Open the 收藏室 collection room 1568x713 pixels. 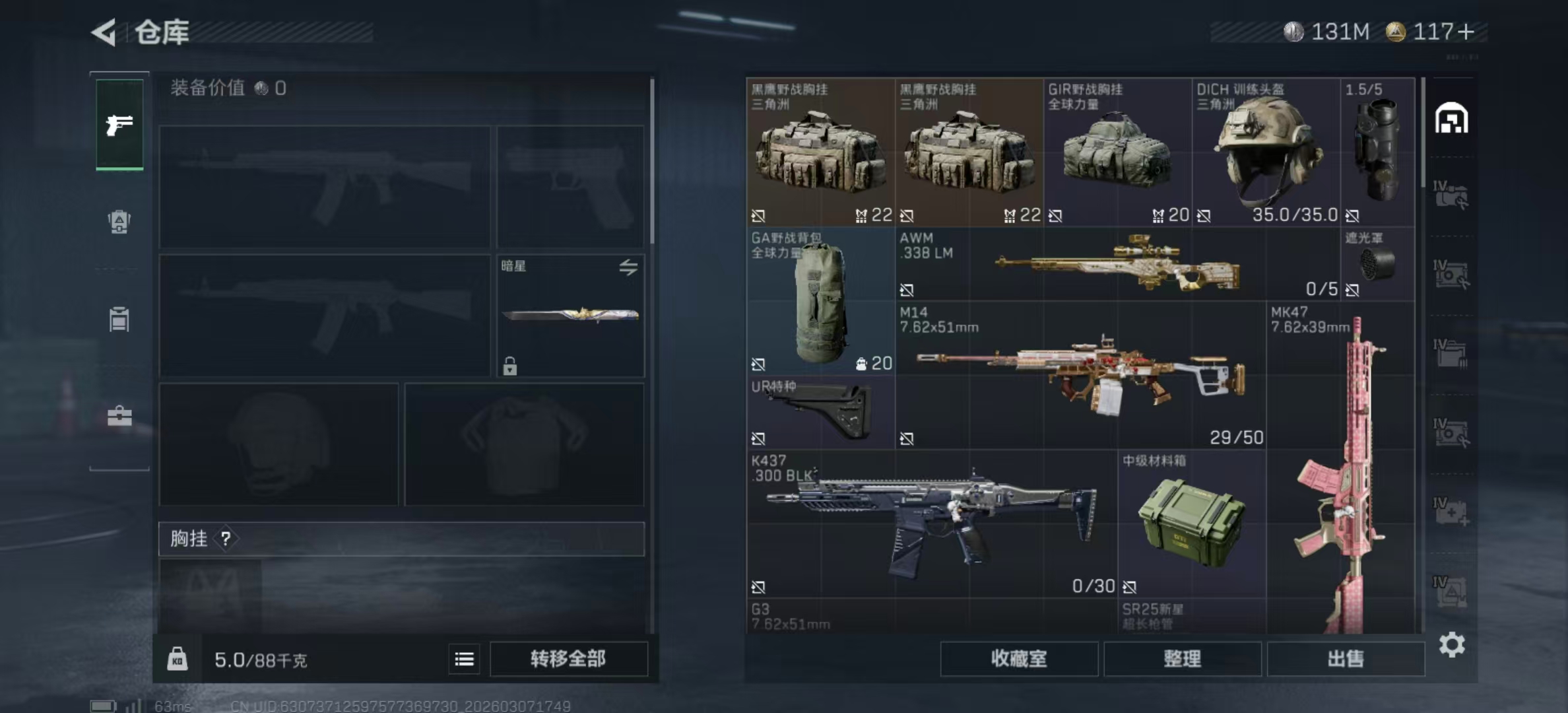1019,658
